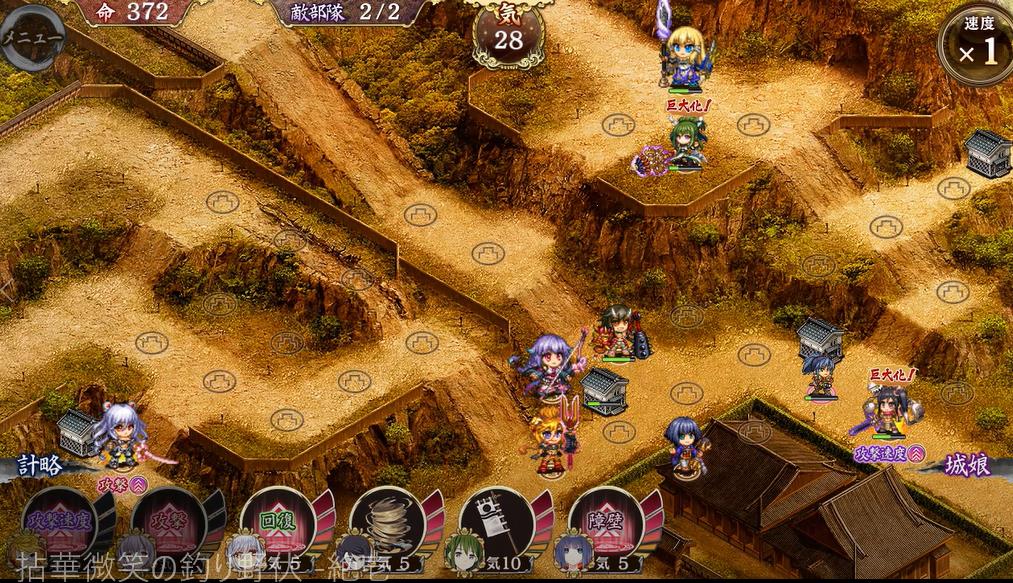Screen dimensions: 1013x583
Task: Open the メニュー menu button
Action: tap(30, 38)
